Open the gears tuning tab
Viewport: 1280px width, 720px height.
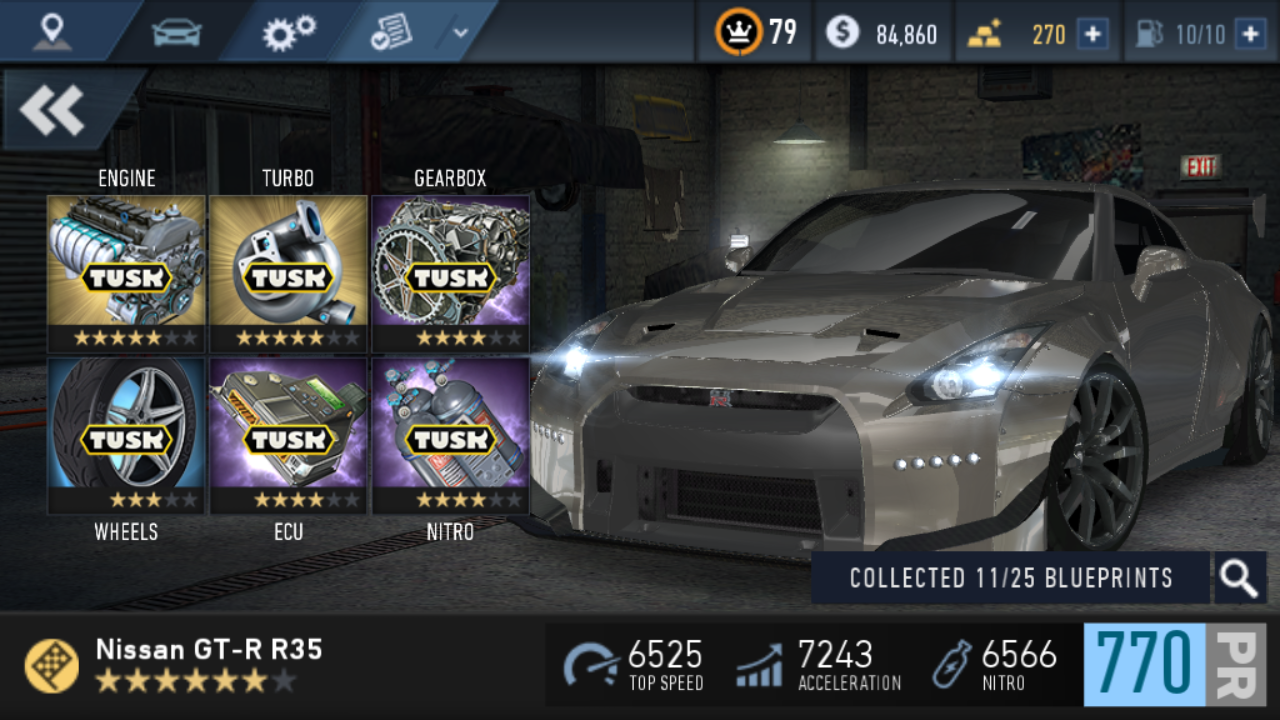click(x=289, y=32)
